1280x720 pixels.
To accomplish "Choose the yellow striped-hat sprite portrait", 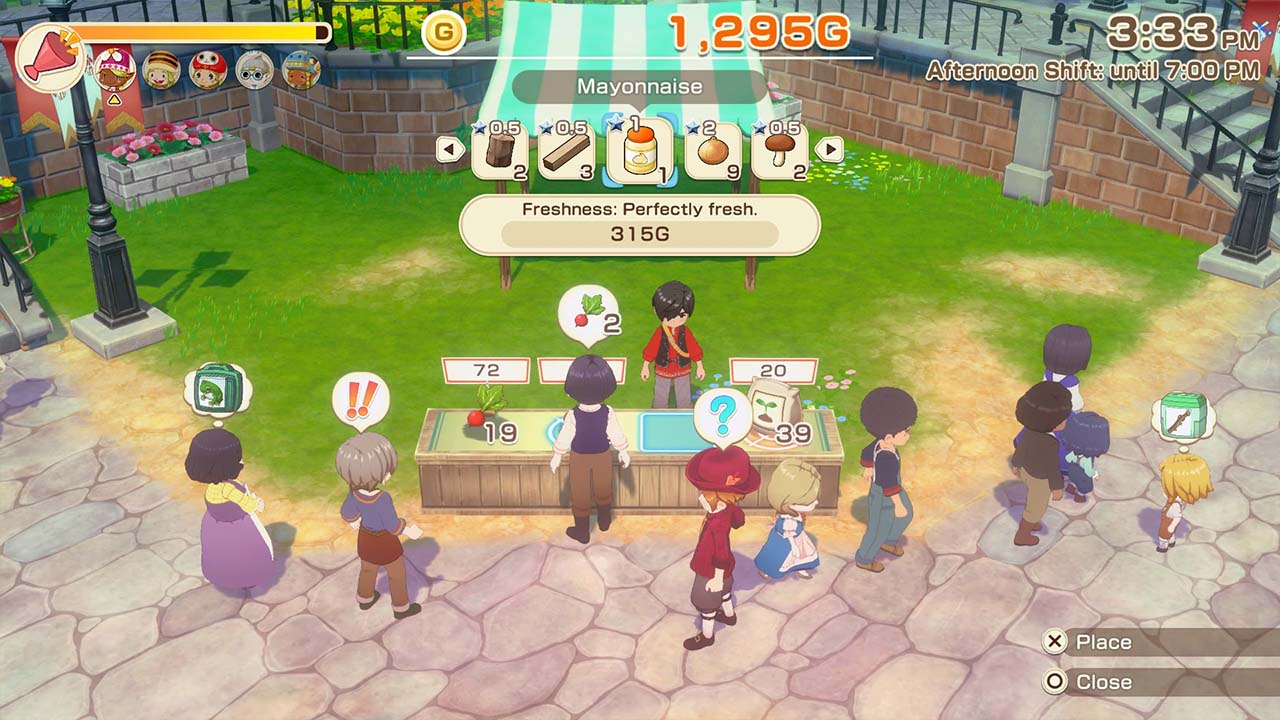I will click(x=161, y=70).
